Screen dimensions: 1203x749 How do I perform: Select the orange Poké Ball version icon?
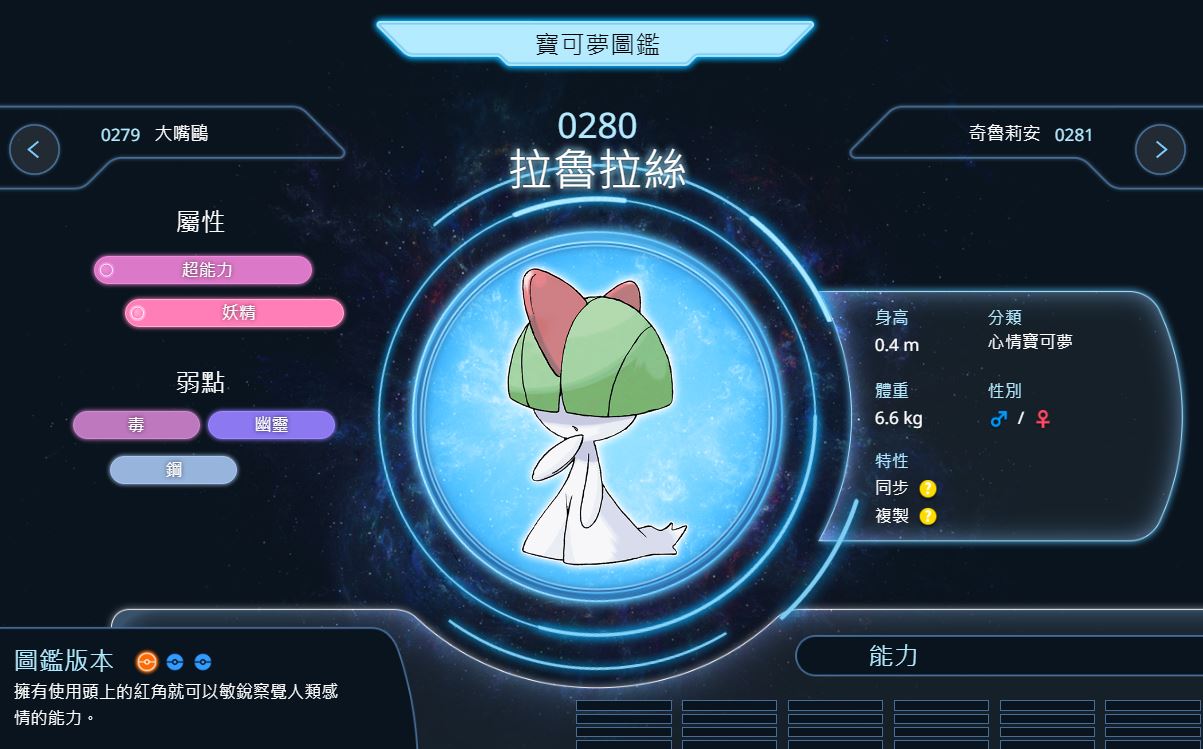[x=147, y=661]
